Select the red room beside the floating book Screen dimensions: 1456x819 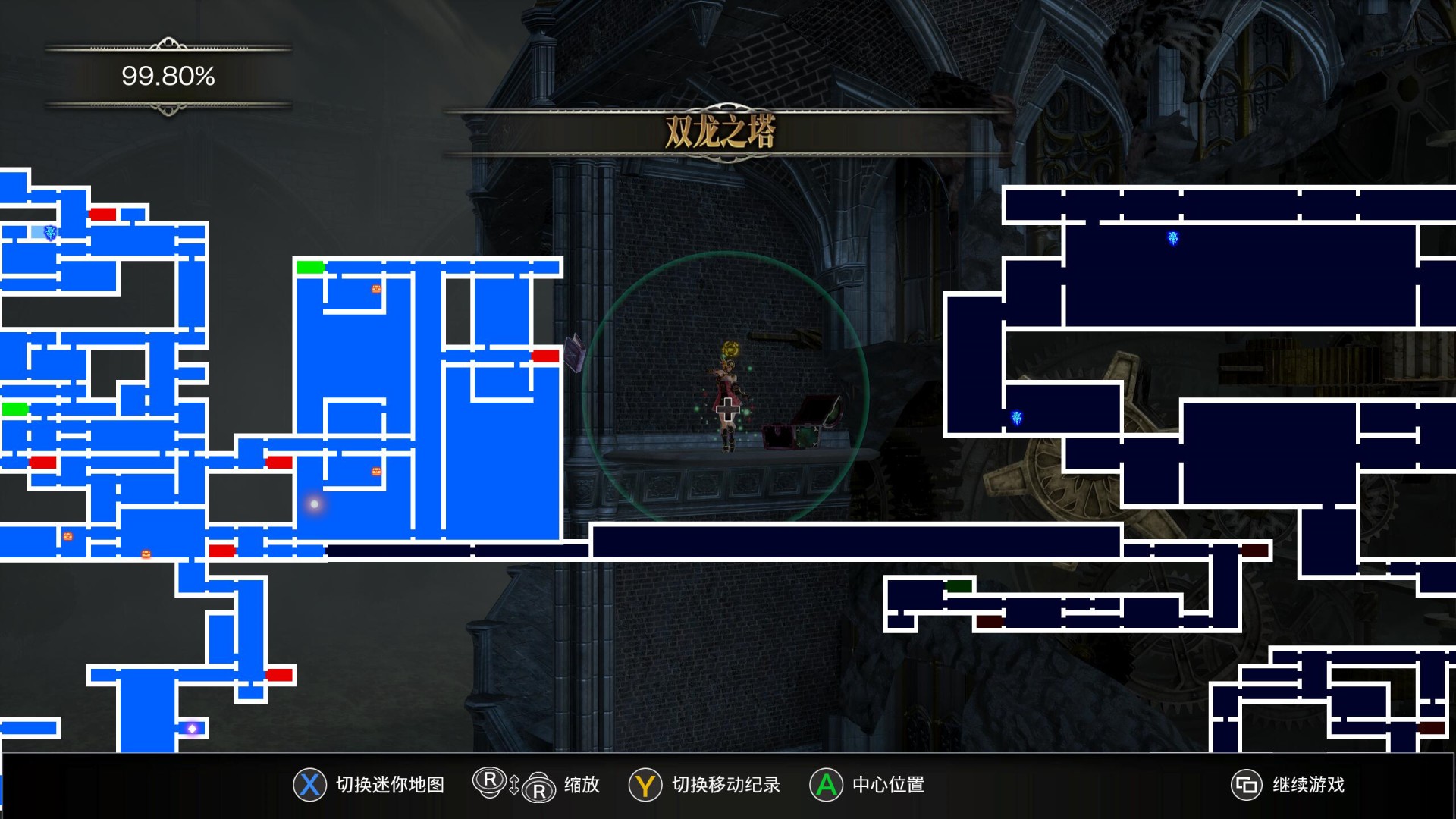[545, 356]
